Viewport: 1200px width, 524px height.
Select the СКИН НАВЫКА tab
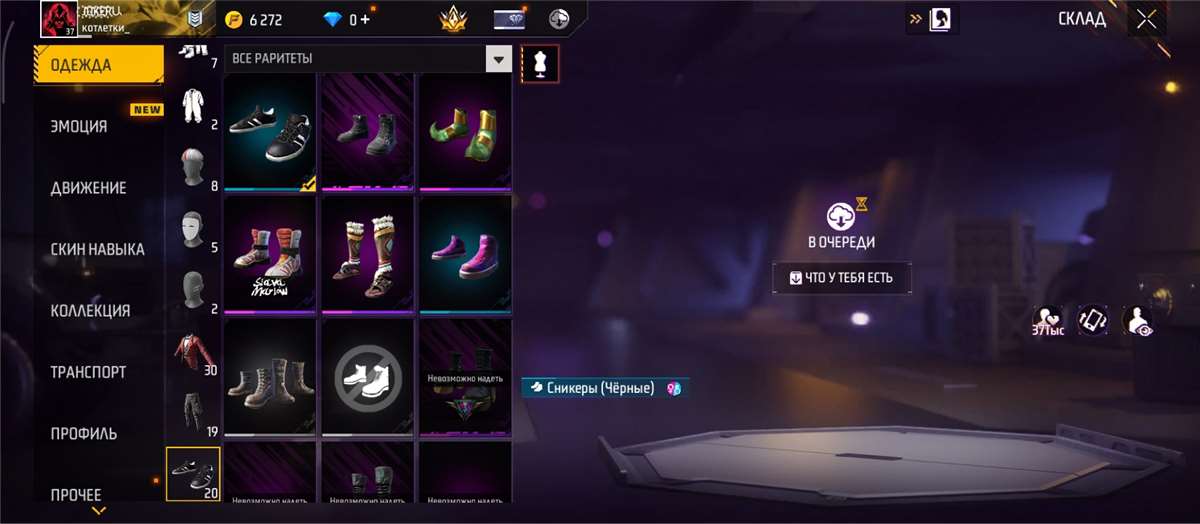pos(97,249)
